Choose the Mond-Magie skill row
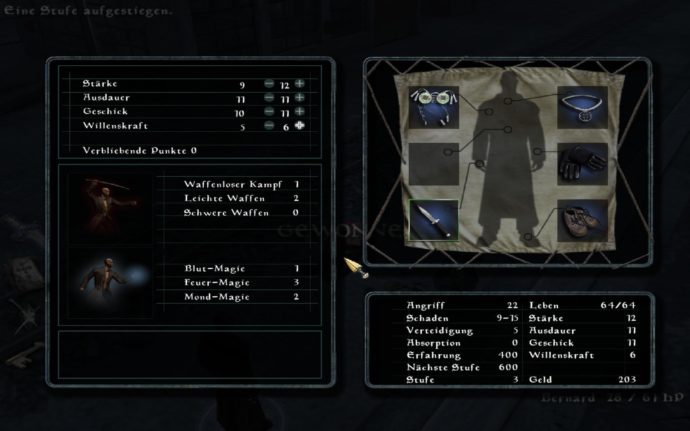The width and height of the screenshot is (690, 431). pos(242,296)
